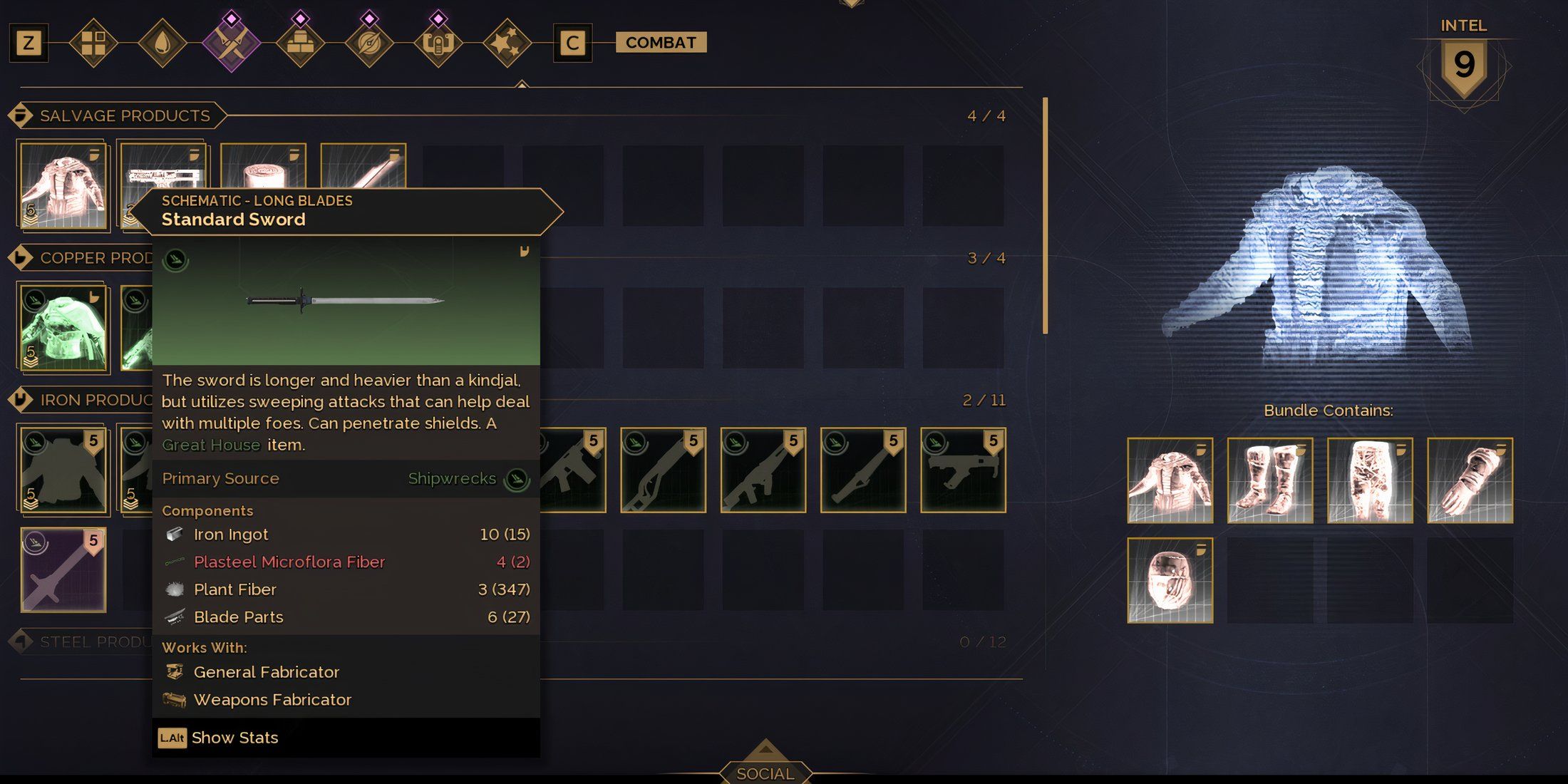This screenshot has height=784, width=1568.
Task: Select the Weapons Fabricator icon
Action: (x=173, y=698)
